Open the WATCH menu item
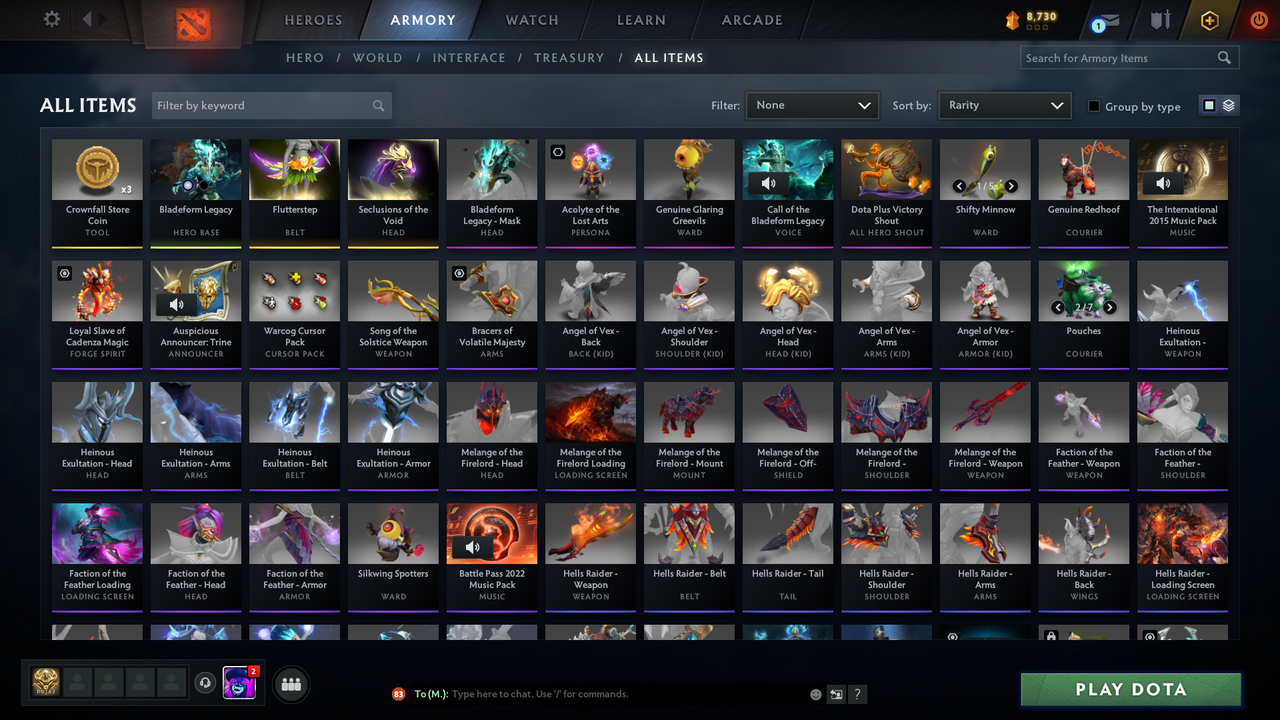Viewport: 1280px width, 720px height. (531, 19)
